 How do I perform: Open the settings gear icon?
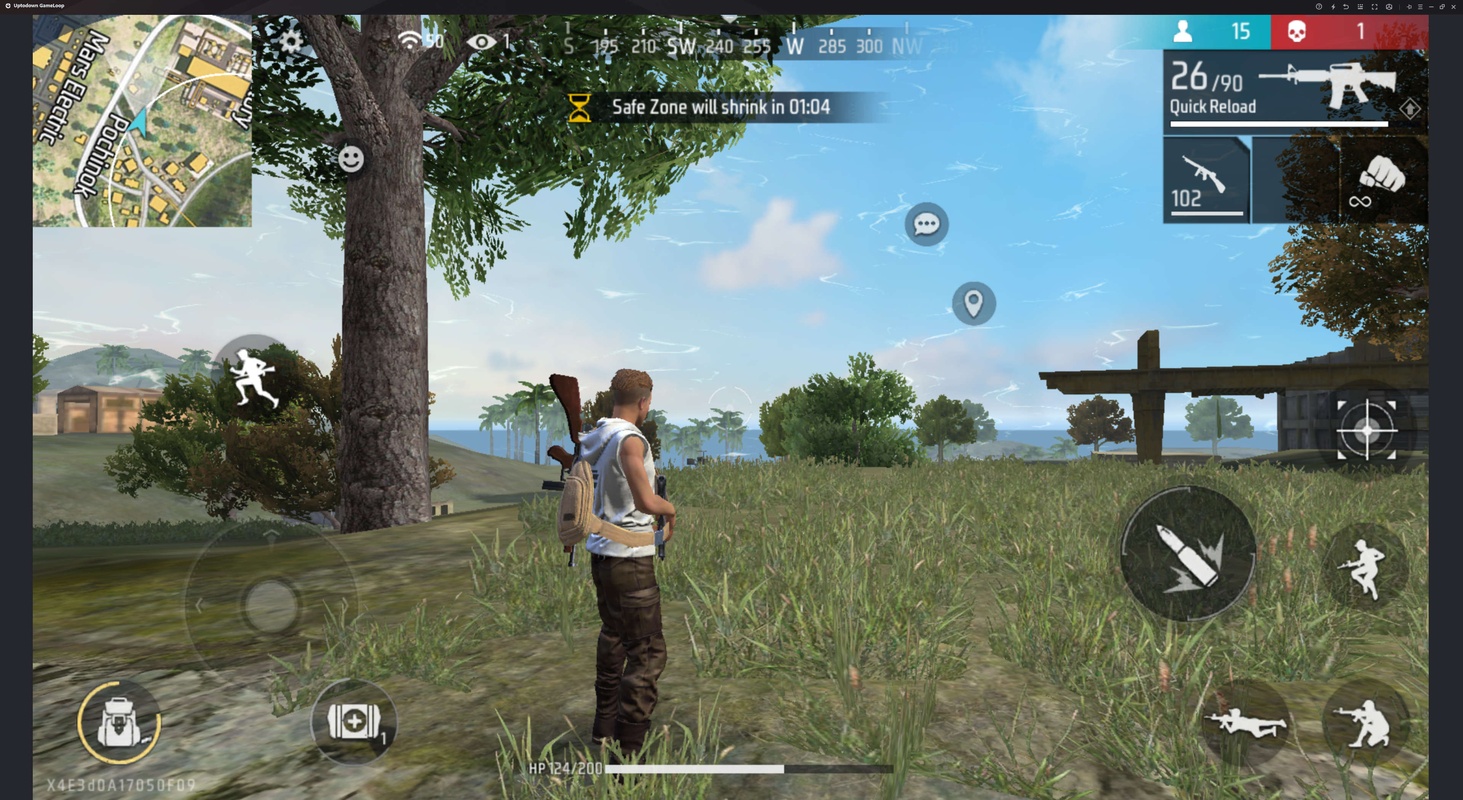[x=291, y=42]
